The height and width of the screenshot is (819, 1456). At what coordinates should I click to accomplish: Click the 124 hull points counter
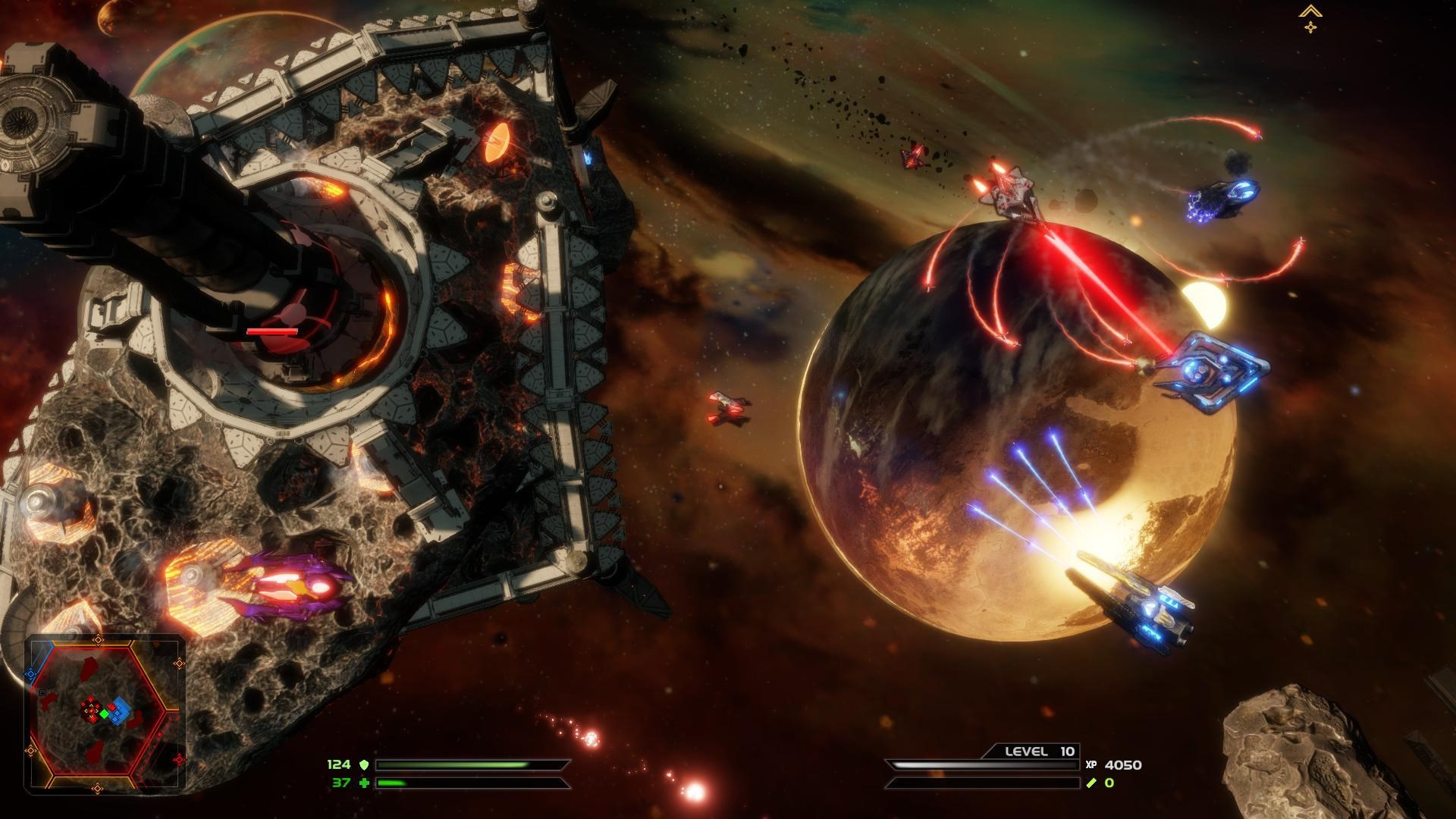(x=338, y=765)
